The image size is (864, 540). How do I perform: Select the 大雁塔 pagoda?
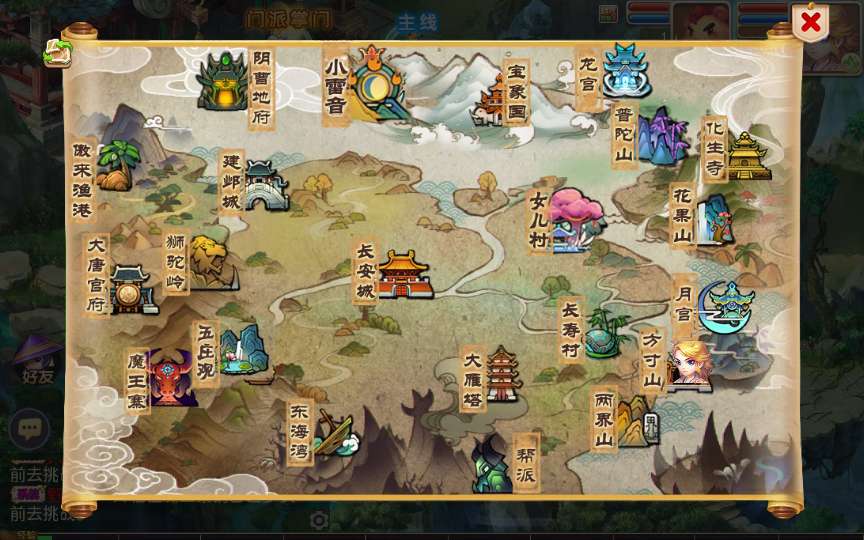click(502, 375)
